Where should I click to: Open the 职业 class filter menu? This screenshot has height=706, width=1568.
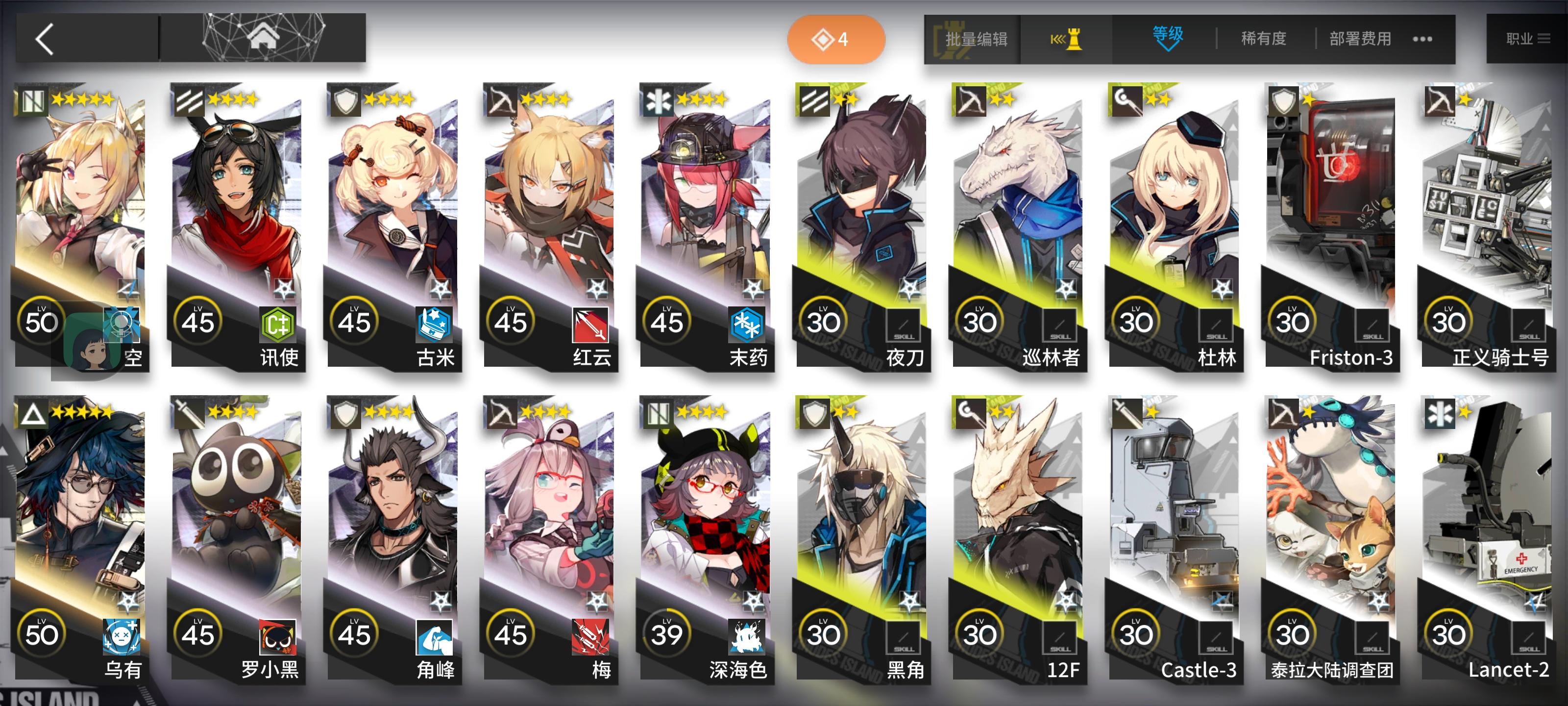click(x=1529, y=38)
